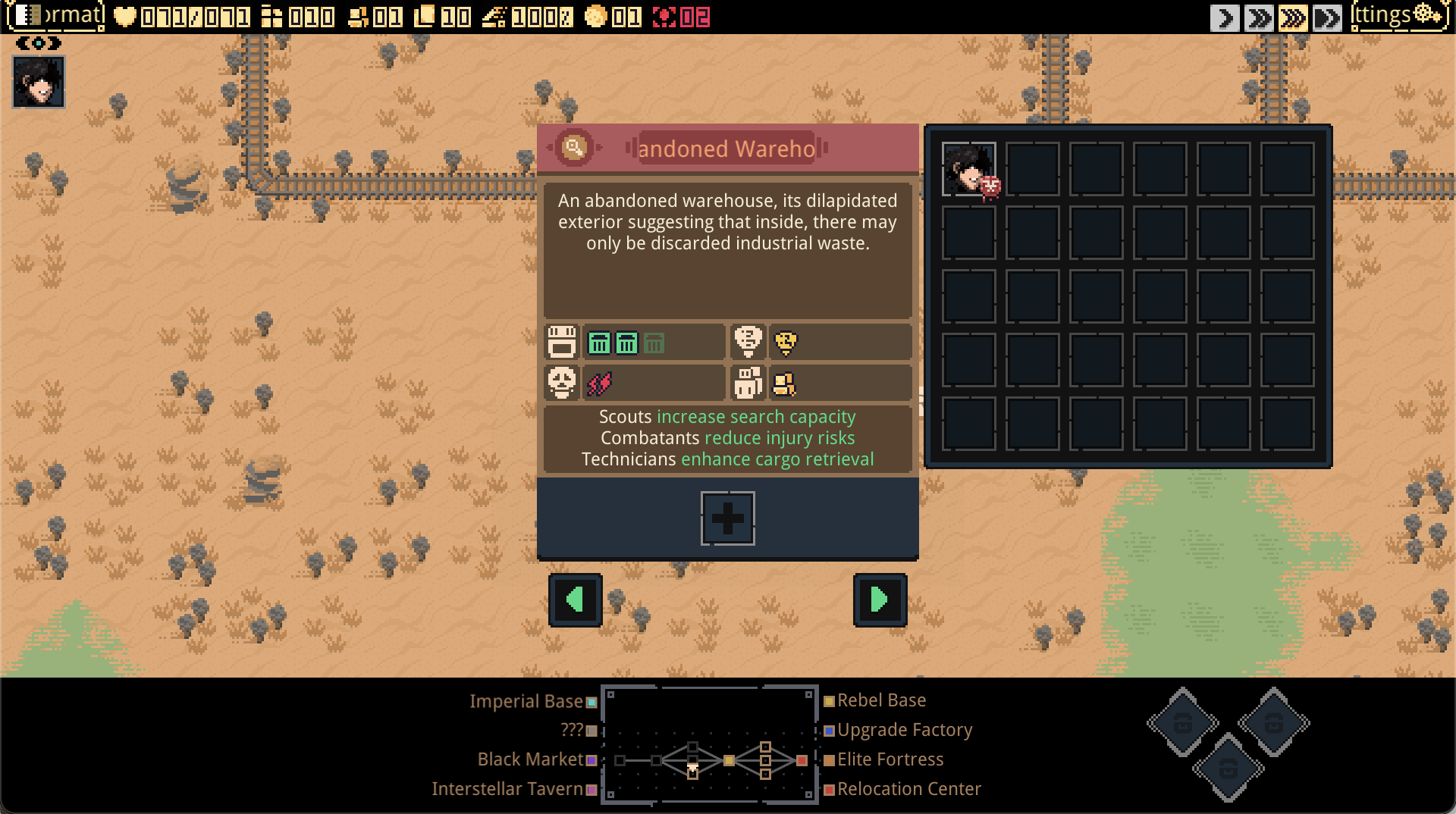Viewport: 1456px width, 814px height.
Task: Select the red end node on route map
Action: coord(802,760)
